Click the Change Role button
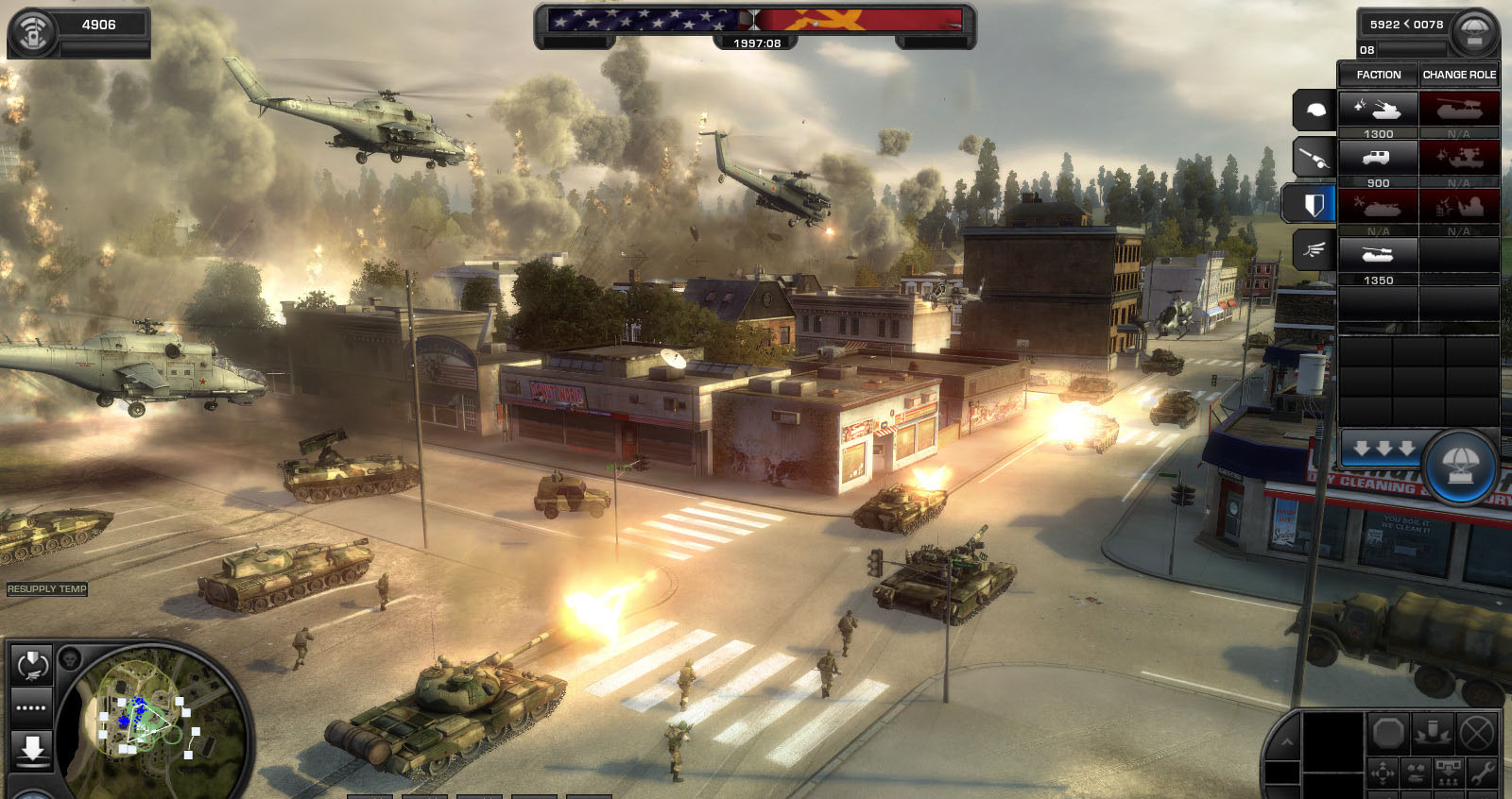Screen dimensions: 1512x799 point(1459,75)
